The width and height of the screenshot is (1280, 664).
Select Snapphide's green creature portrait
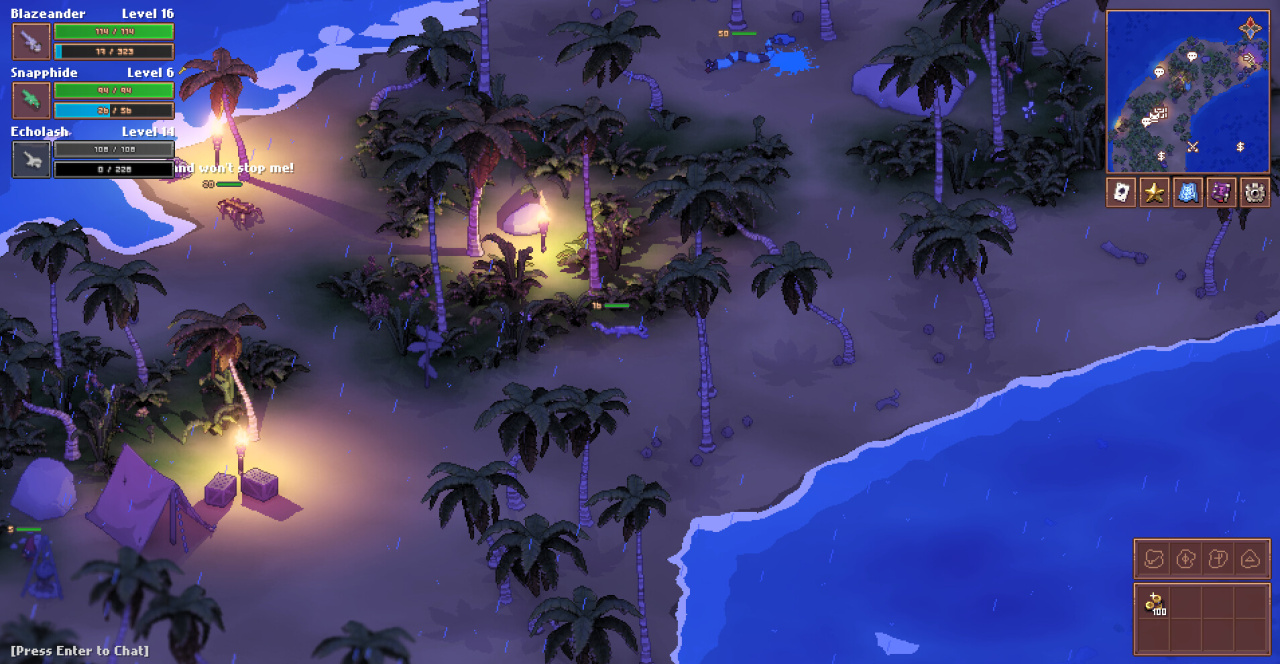(x=31, y=100)
